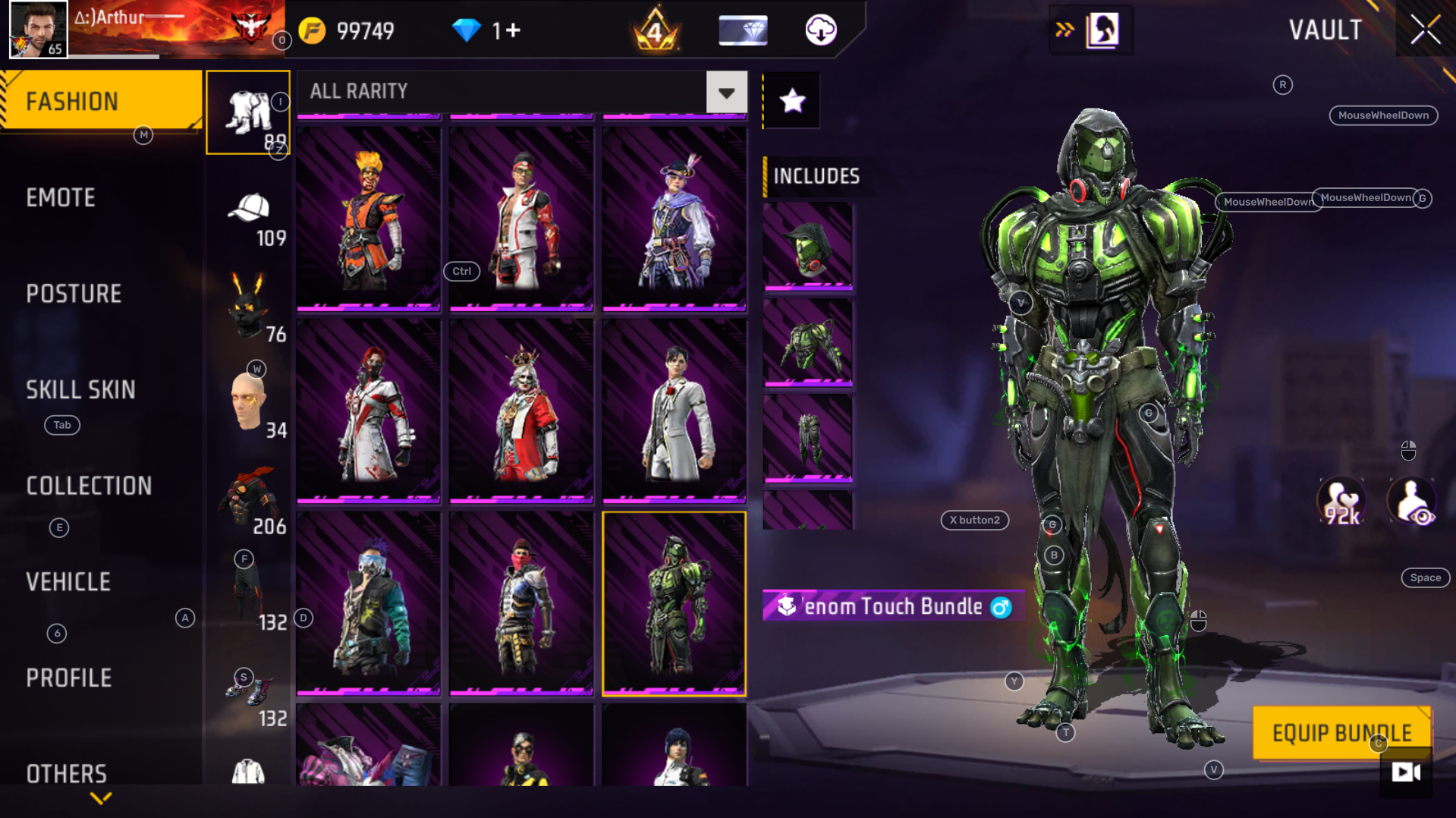Open the ALL RARITY dropdown
The height and width of the screenshot is (818, 1456).
[726, 92]
